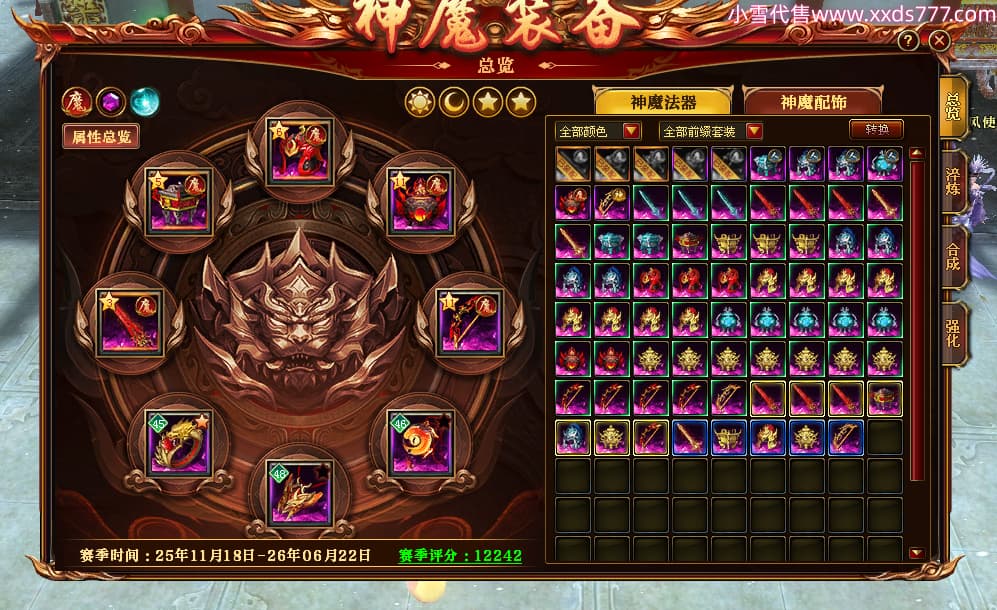Screen dimensions: 997x610
Task: Open the 全部颜色 color filter dropdown
Action: [631, 131]
